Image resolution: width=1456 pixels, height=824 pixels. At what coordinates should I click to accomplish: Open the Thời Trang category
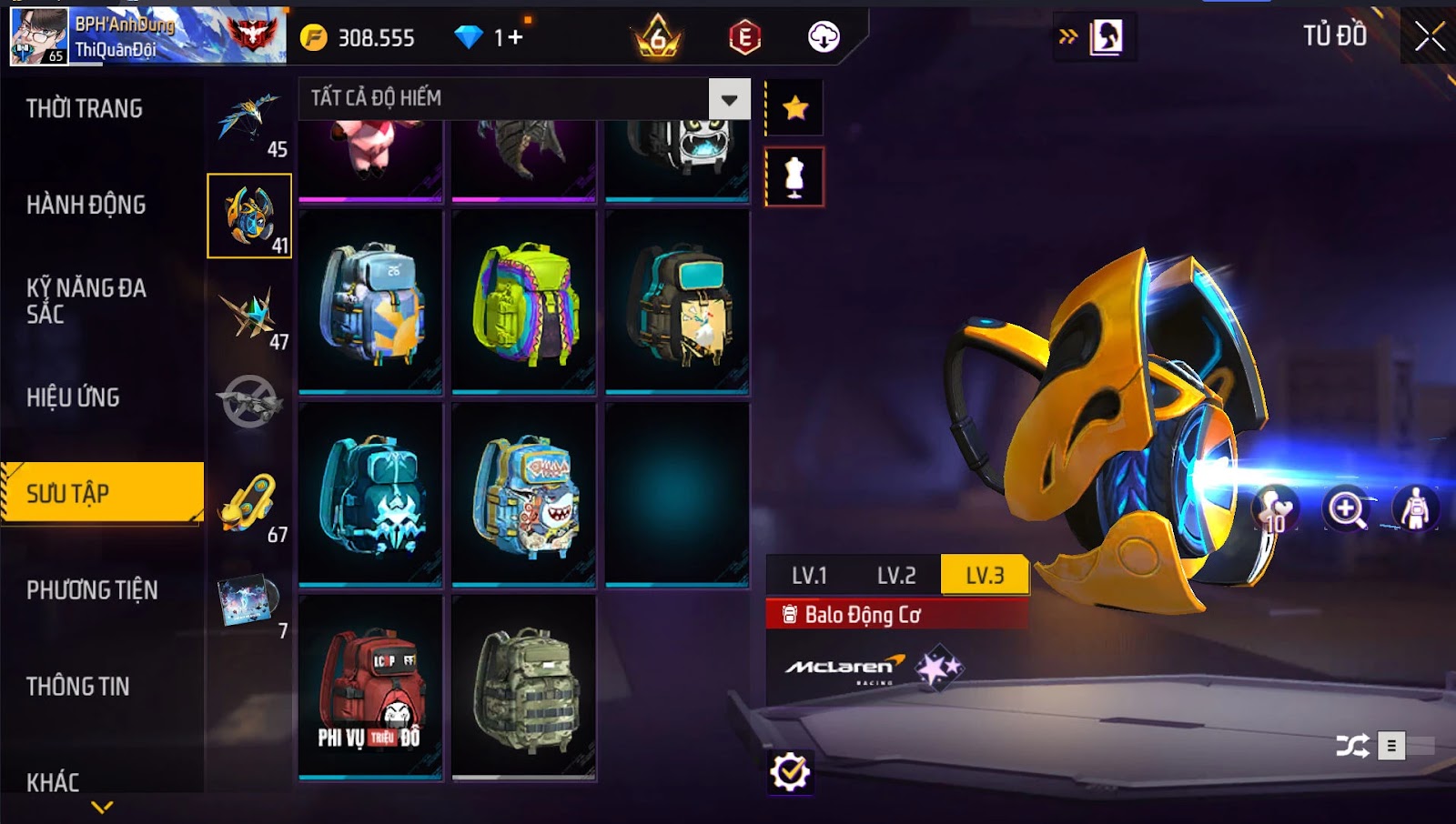85,109
